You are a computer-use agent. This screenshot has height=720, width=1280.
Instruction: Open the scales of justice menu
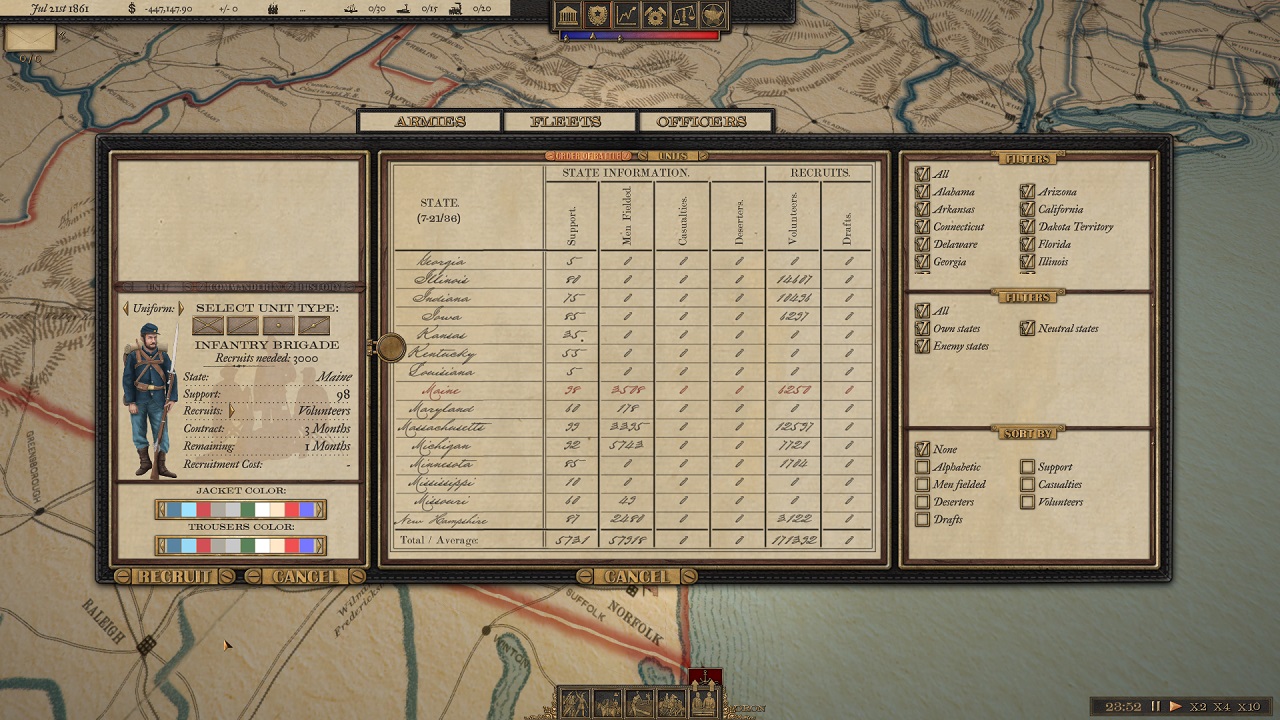[684, 15]
